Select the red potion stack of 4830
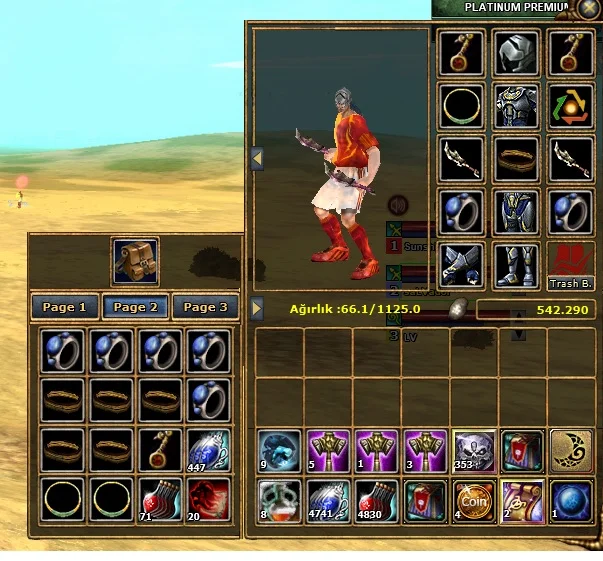This screenshot has height=561, width=603. tap(376, 500)
